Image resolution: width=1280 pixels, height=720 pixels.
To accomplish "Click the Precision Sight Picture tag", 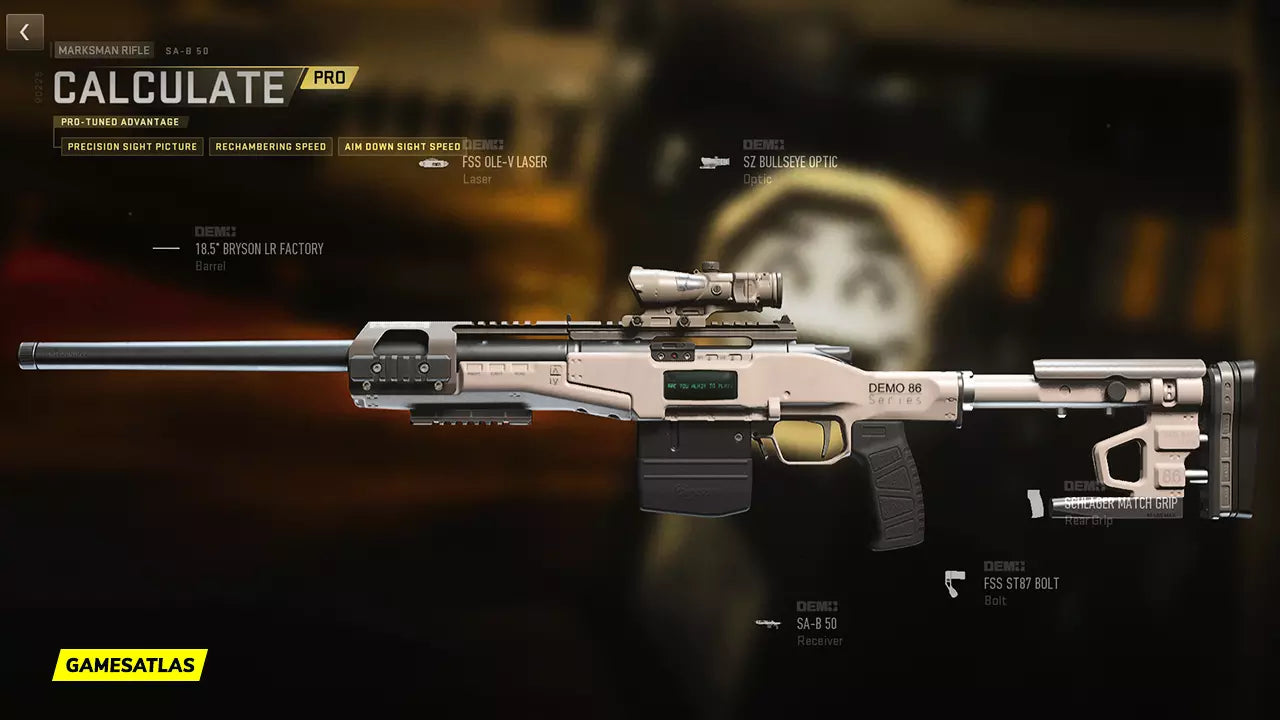I will (132, 147).
